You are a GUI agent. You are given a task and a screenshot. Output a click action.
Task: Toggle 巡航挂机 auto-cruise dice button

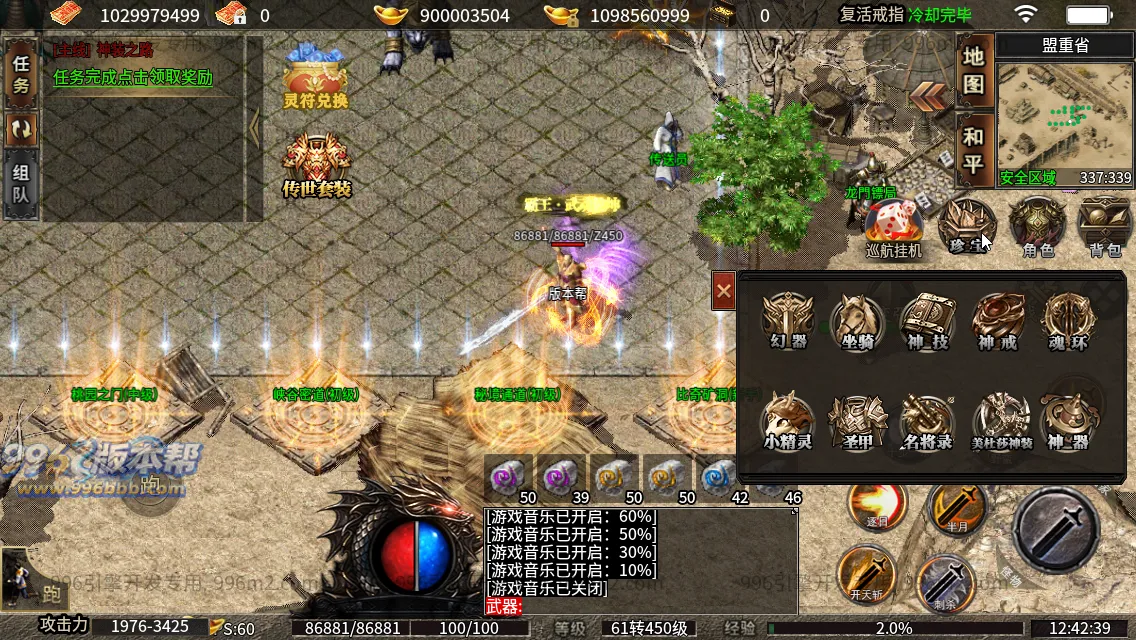coord(892,227)
